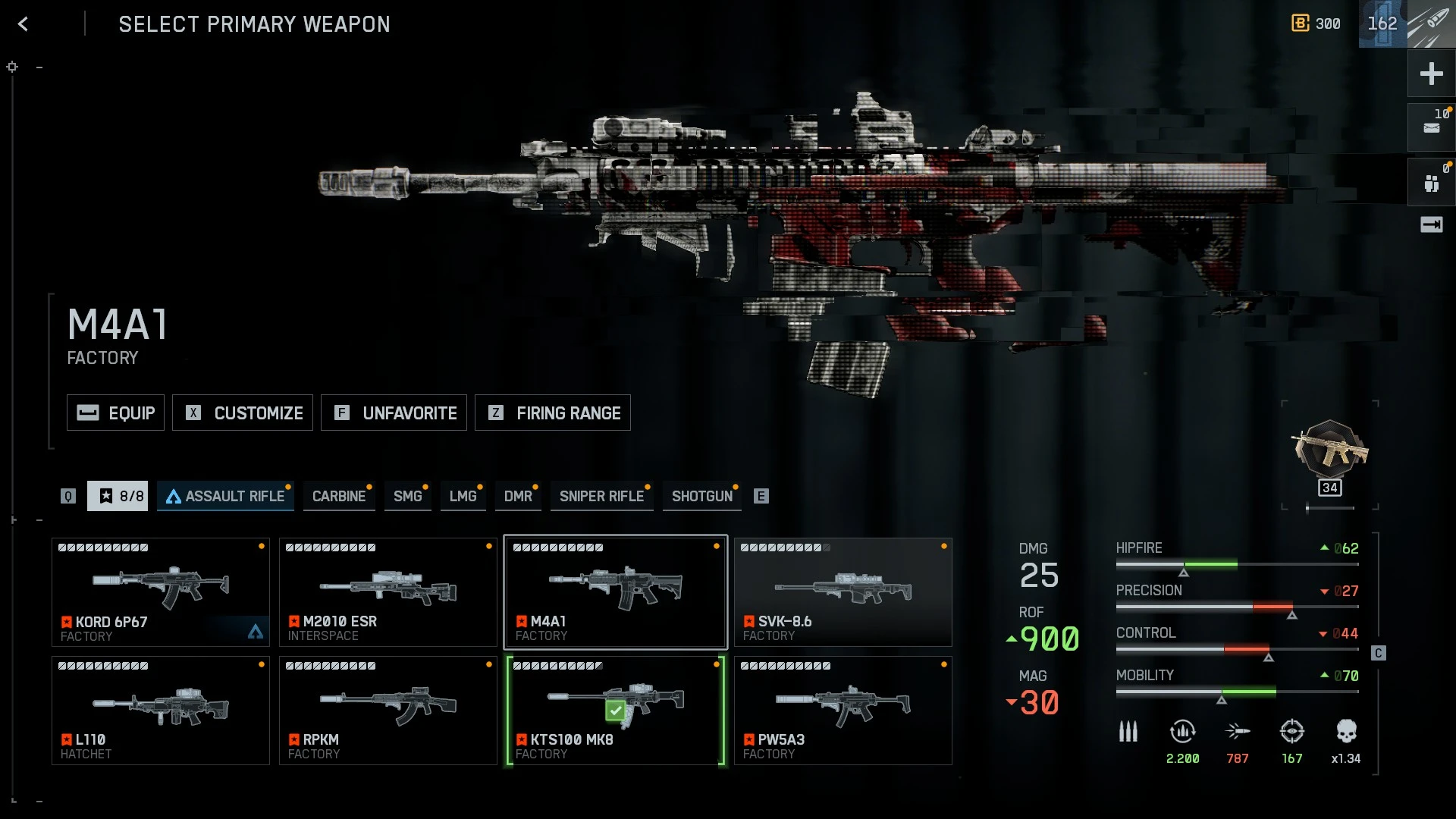Equip the M4A1 weapon
This screenshot has height=819, width=1456.
click(x=115, y=413)
